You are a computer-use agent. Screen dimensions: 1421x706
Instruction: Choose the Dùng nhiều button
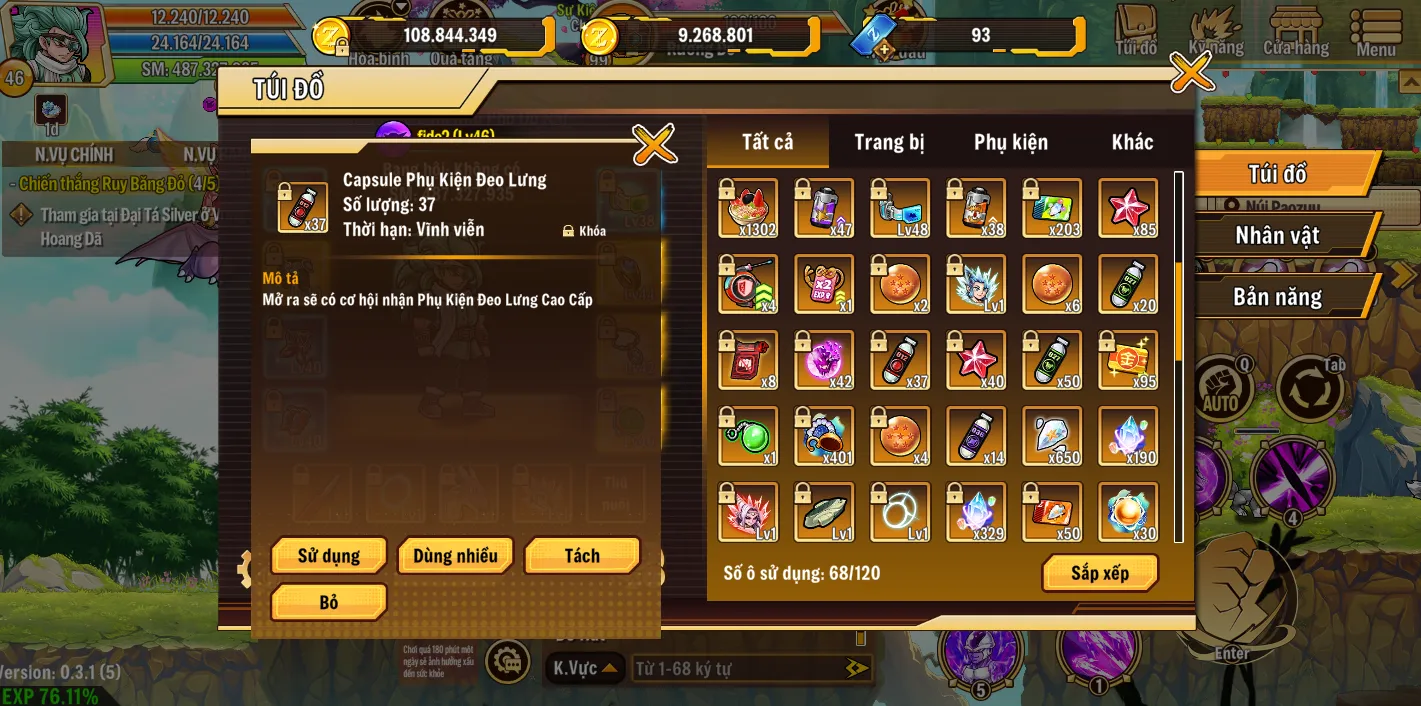point(455,556)
